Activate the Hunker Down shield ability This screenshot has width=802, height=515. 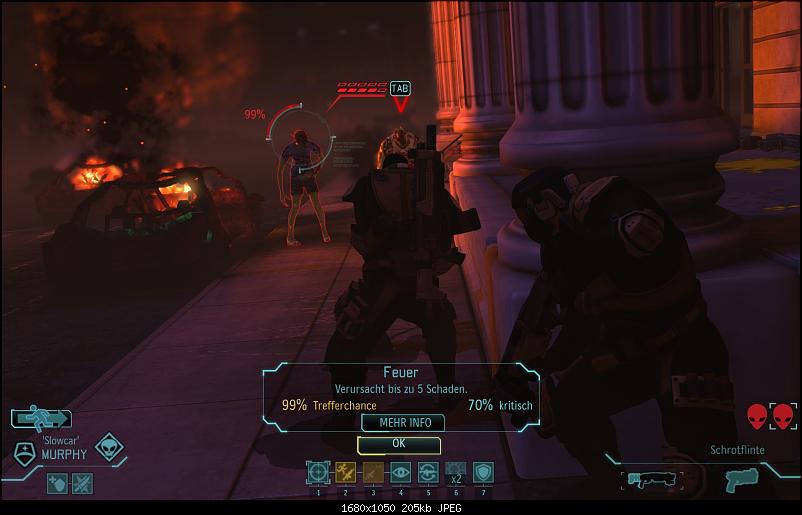[482, 473]
